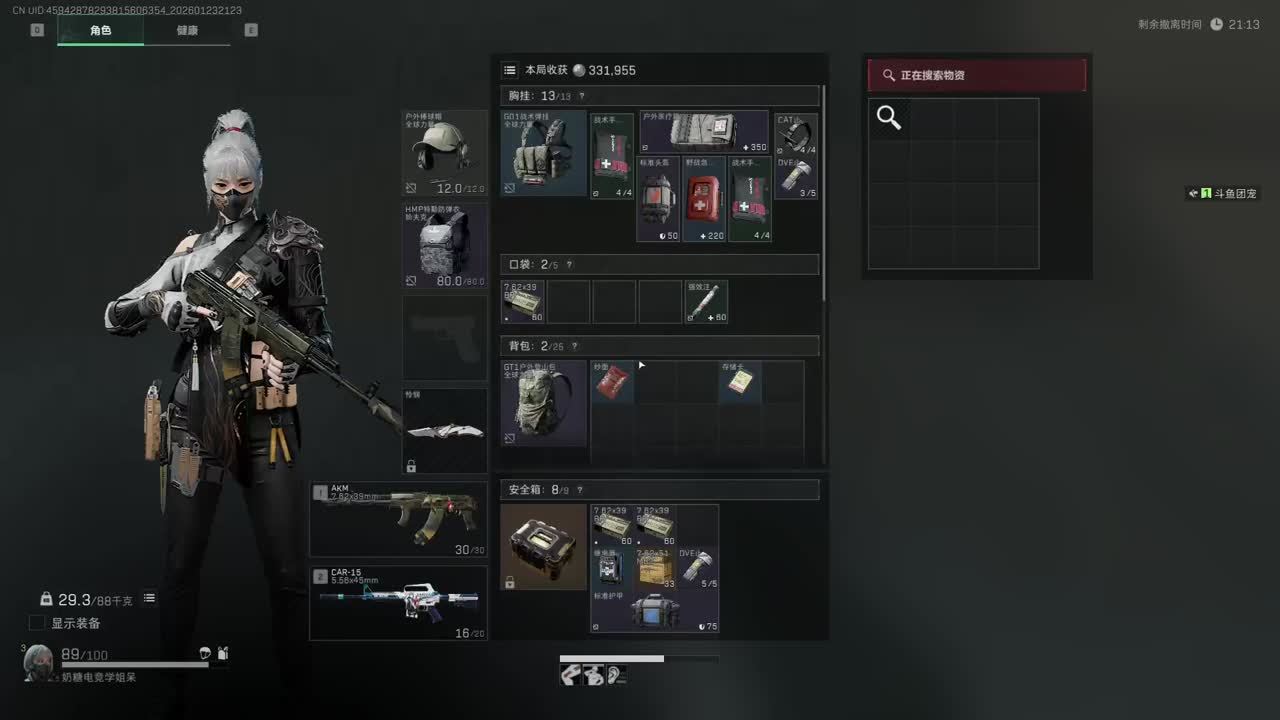Open the 角色 (character) tab

click(100, 30)
